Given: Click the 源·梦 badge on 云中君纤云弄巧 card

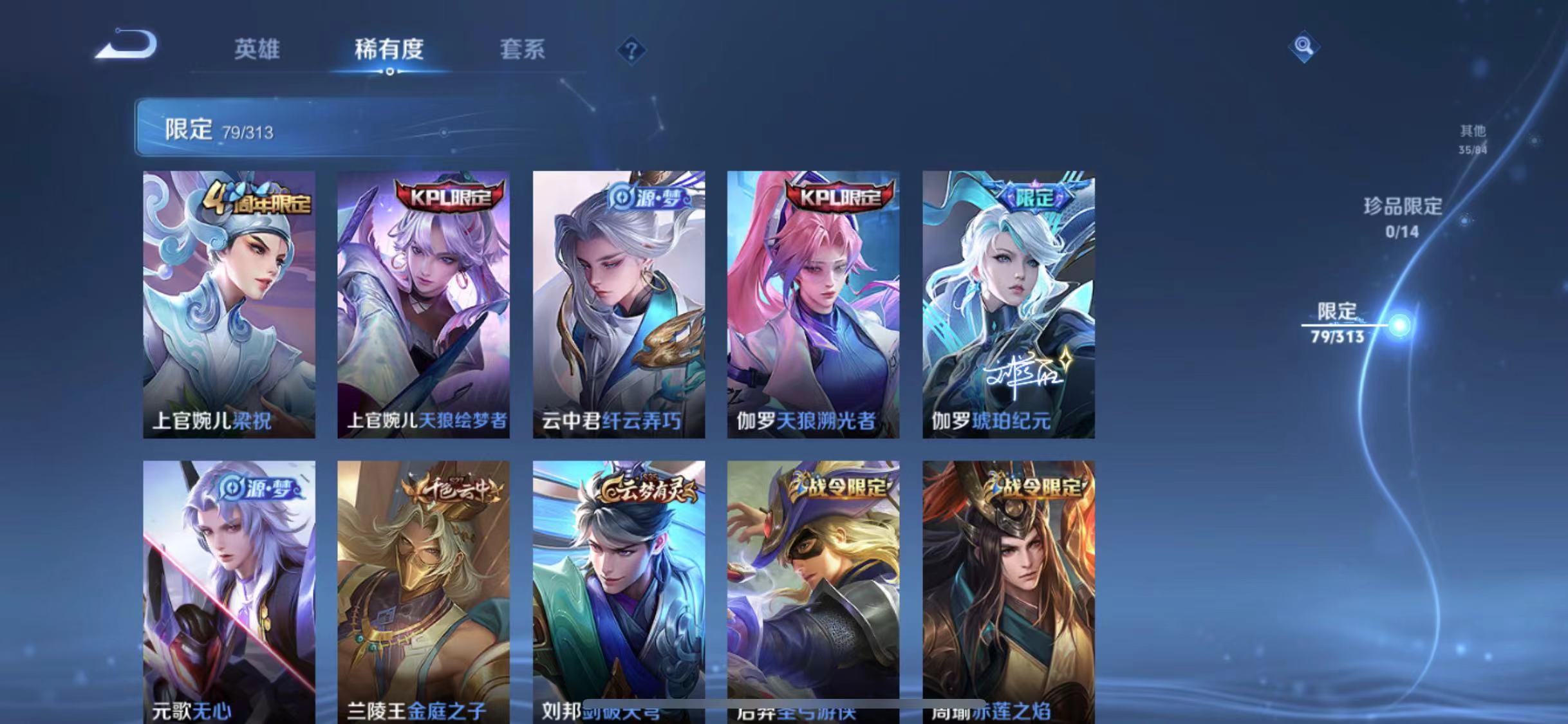Looking at the screenshot, I should point(647,196).
